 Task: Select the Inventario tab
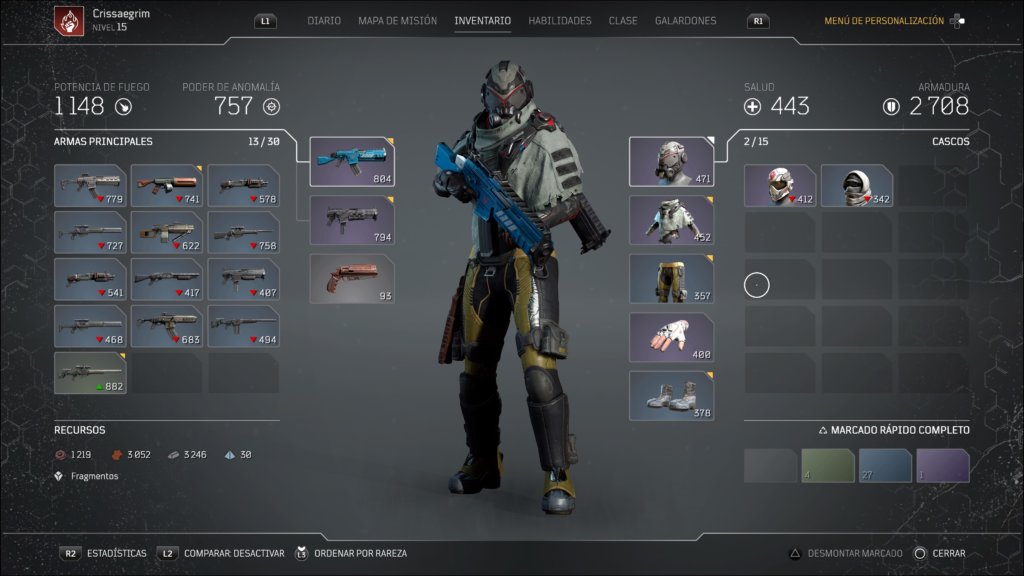pos(482,21)
